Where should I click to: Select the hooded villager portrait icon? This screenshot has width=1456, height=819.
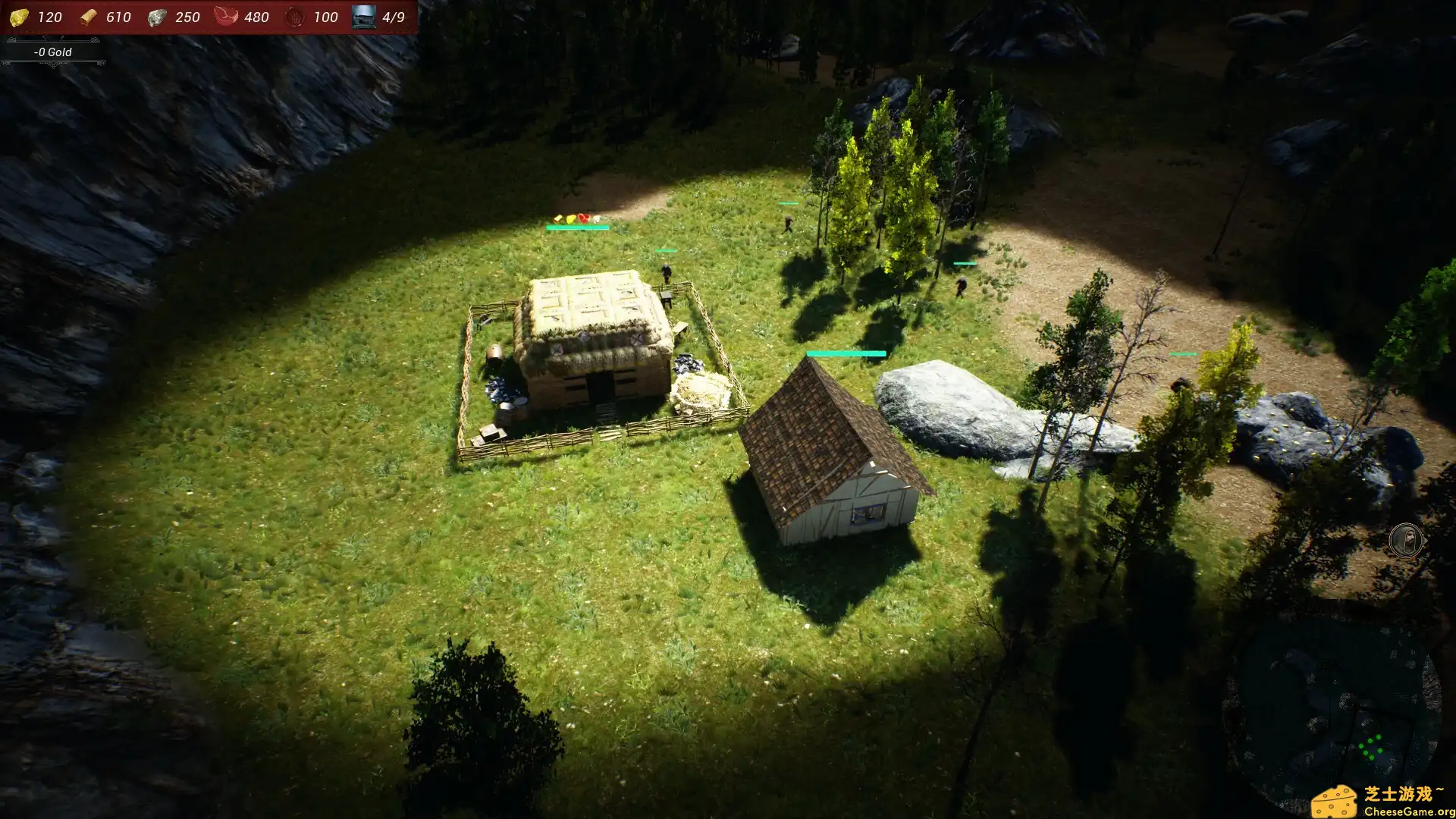1406,541
